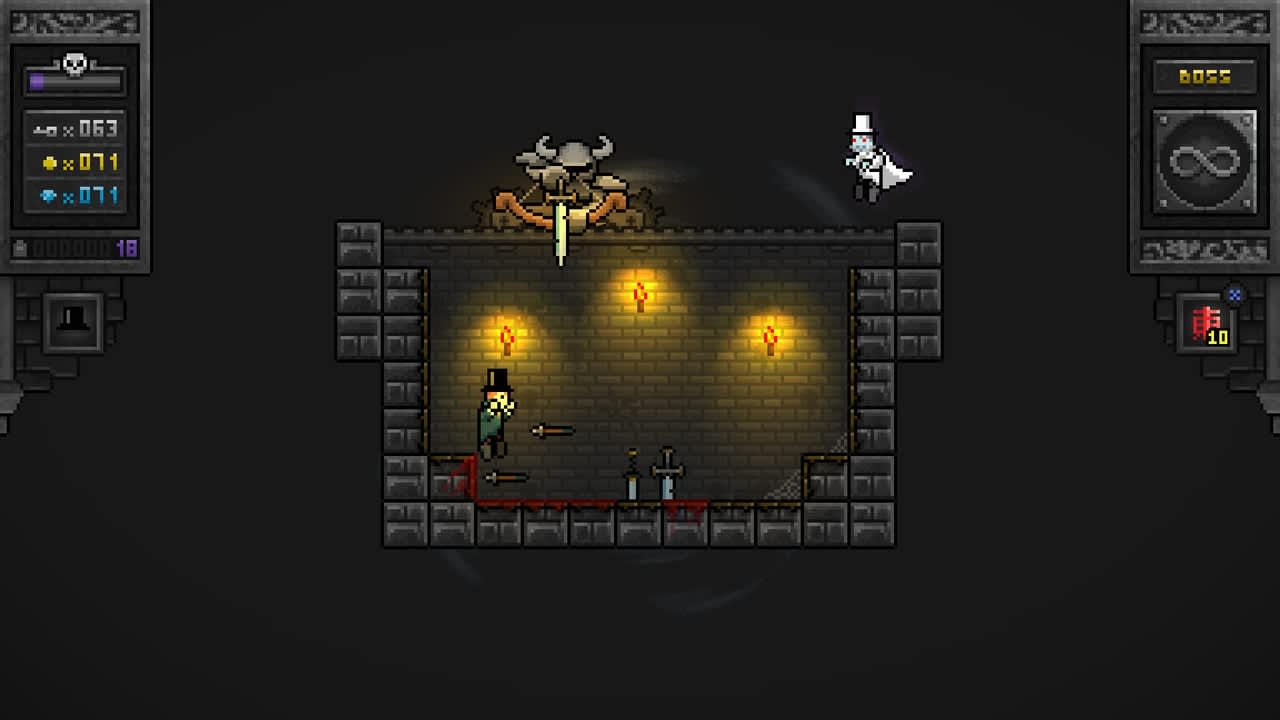
Task: Open the BOSS label panel
Action: pos(1202,78)
